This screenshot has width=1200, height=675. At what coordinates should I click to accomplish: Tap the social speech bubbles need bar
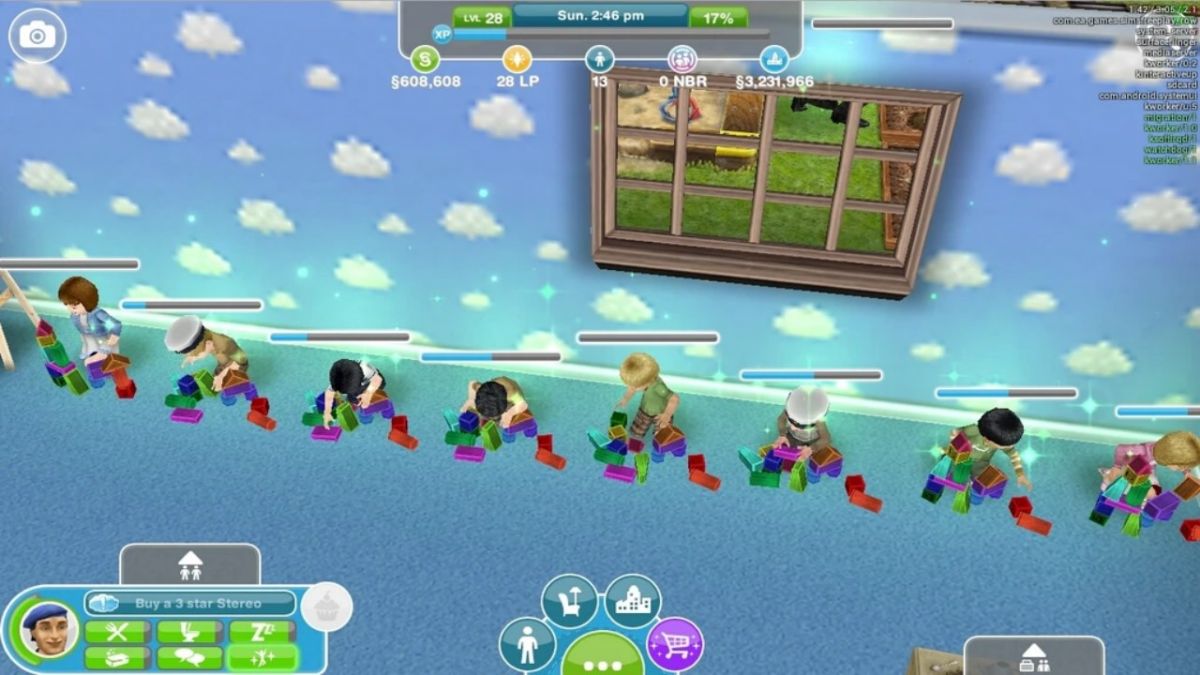tap(190, 657)
